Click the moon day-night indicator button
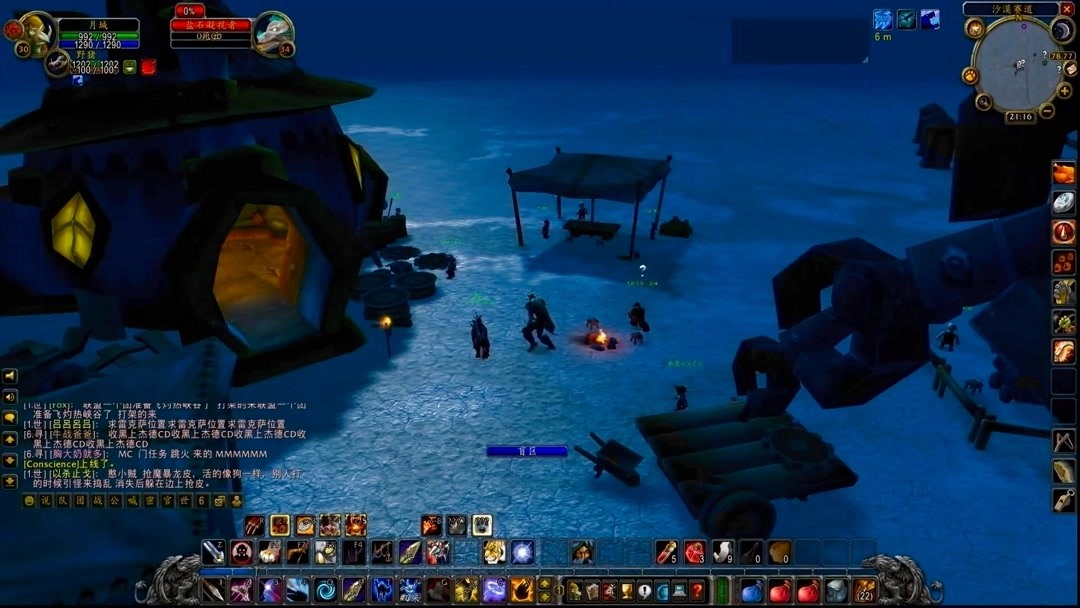The height and width of the screenshot is (608, 1080). (1062, 31)
